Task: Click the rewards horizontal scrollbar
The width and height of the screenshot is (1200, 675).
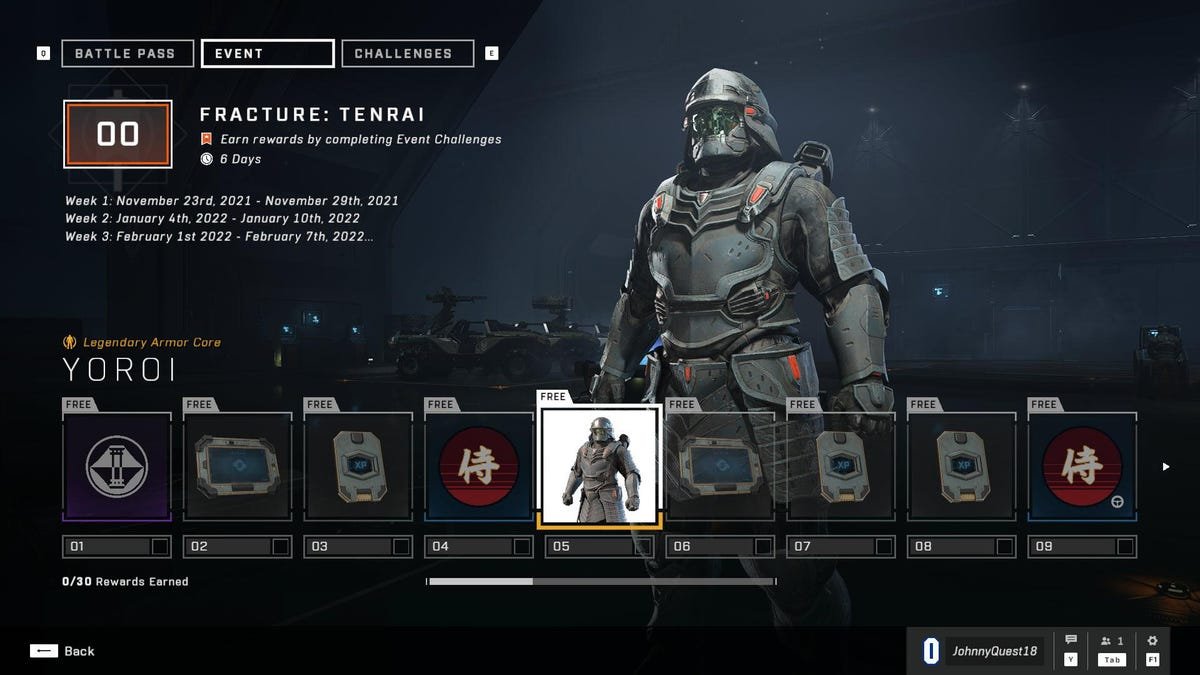Action: pyautogui.click(x=600, y=581)
